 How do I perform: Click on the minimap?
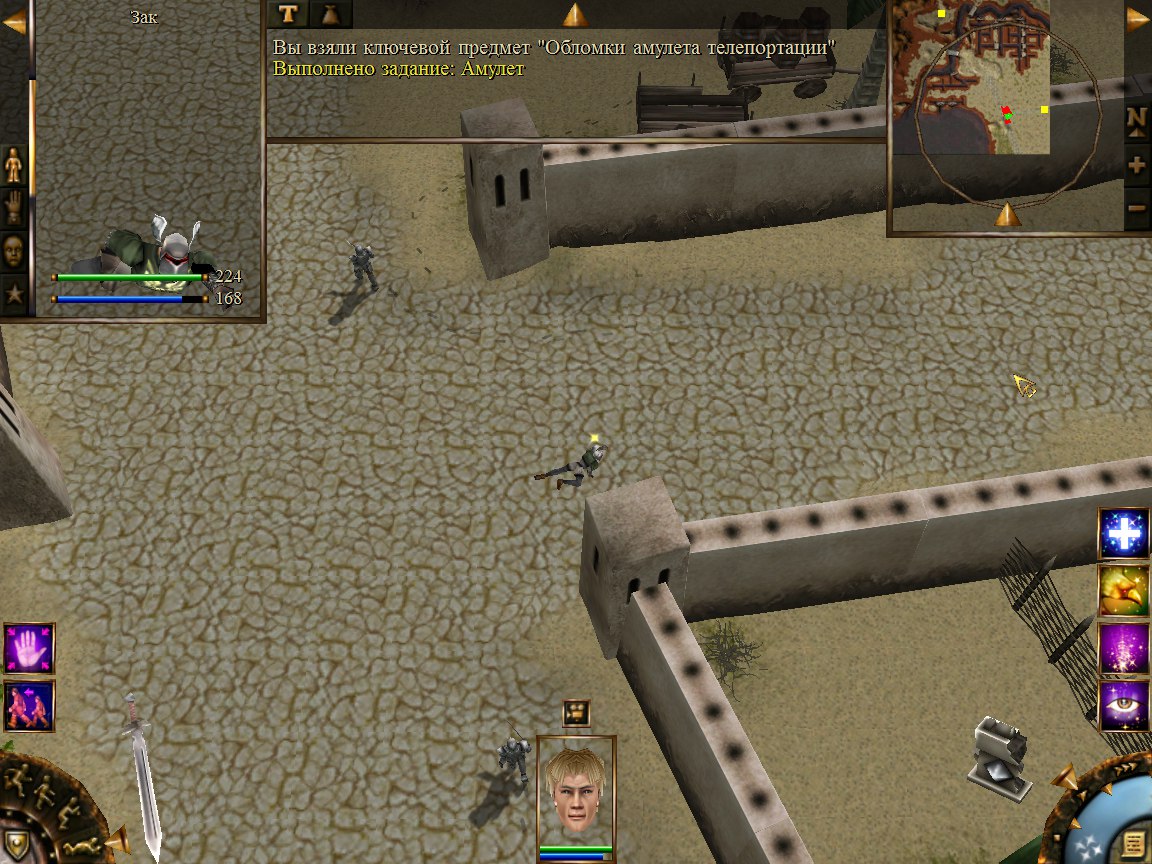click(970, 78)
